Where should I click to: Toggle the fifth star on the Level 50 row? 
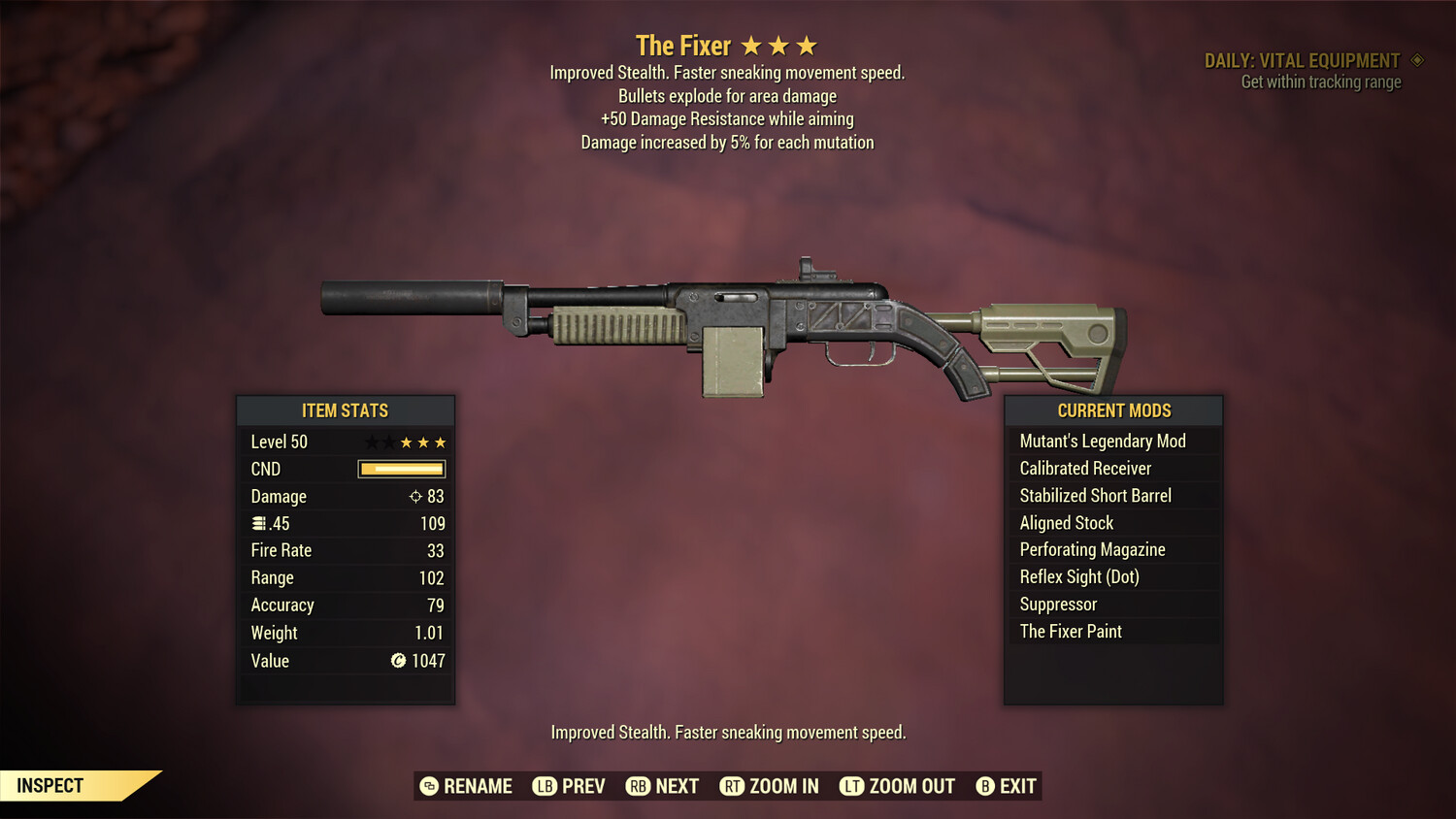tap(441, 442)
